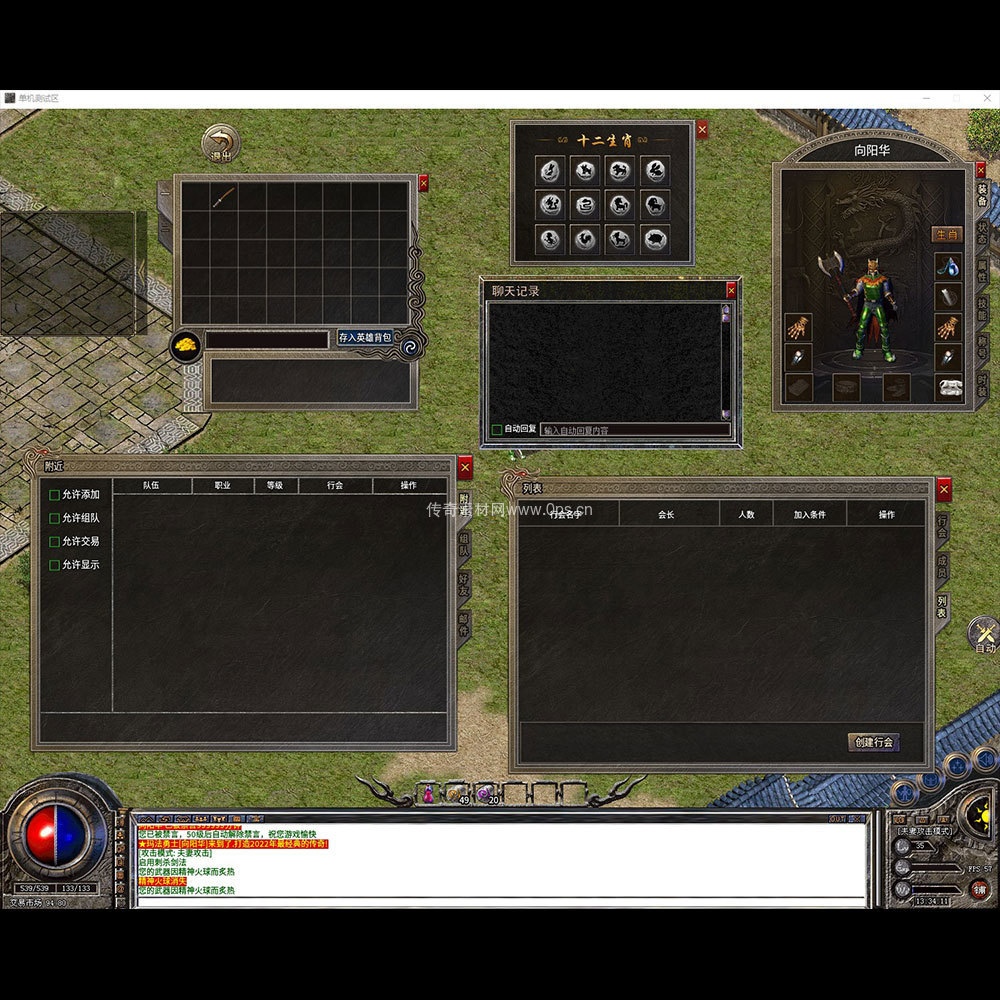Click the 创建行会 (create guild) button

[x=873, y=742]
